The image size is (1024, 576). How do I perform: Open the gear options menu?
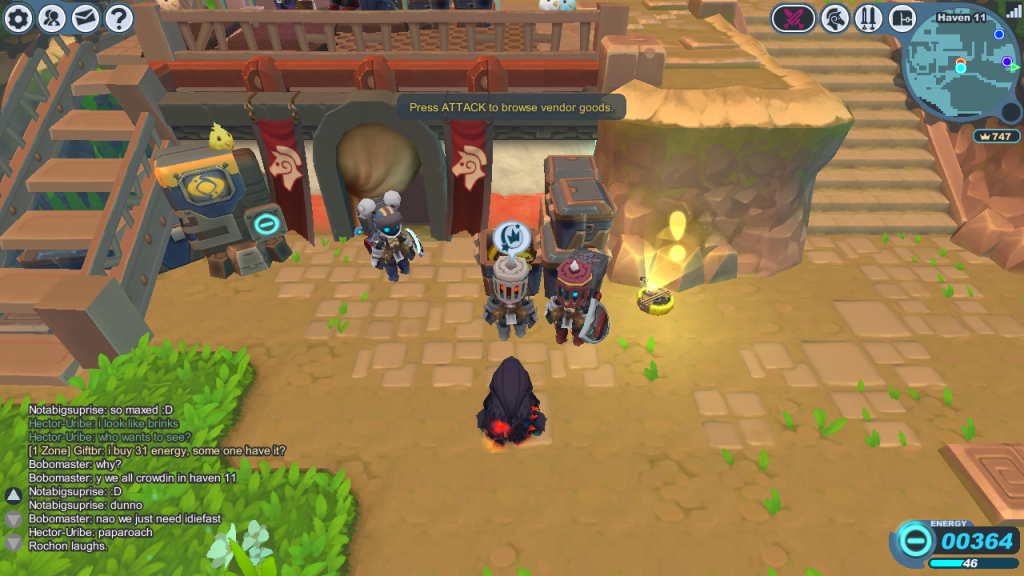coord(20,17)
